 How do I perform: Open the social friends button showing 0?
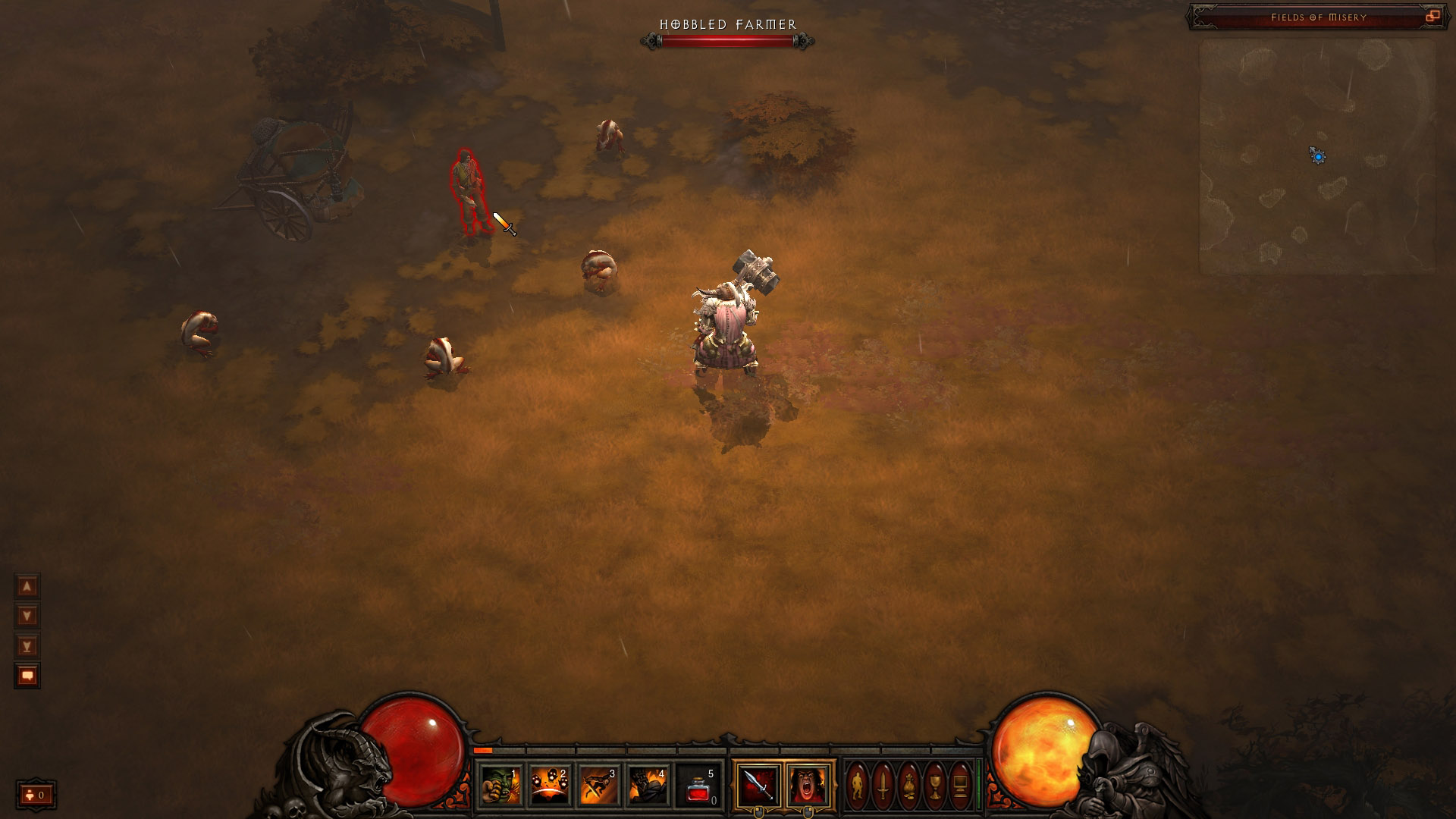pos(36,795)
